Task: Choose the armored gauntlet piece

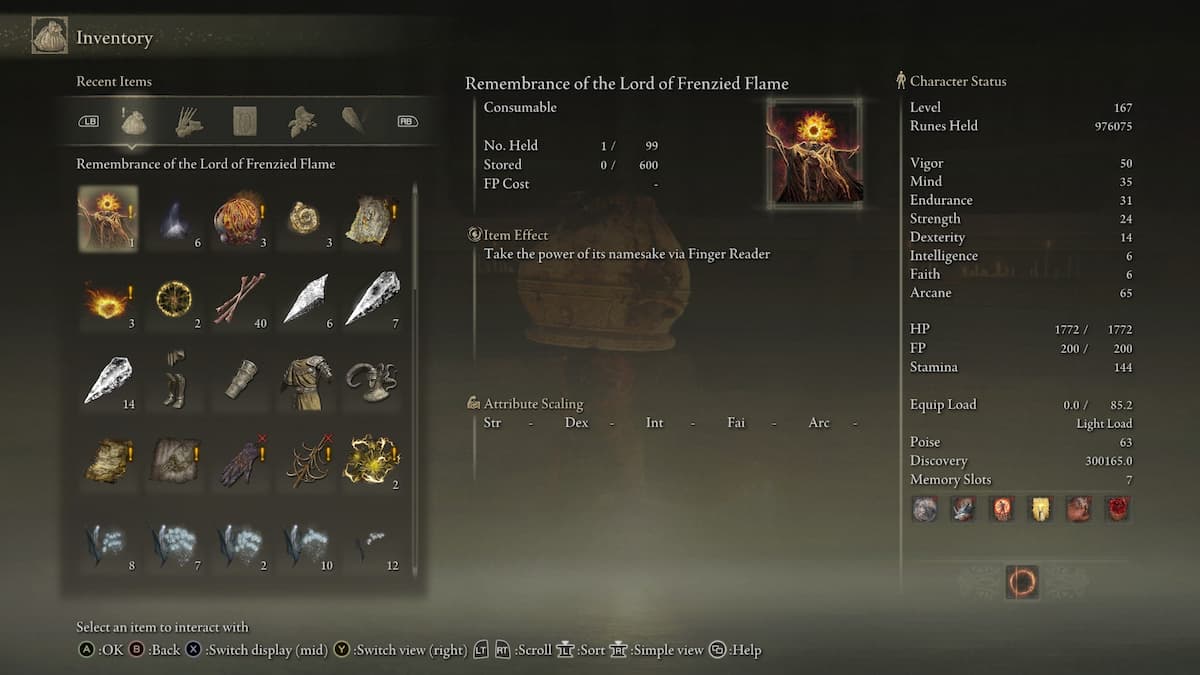Action: click(x=240, y=380)
